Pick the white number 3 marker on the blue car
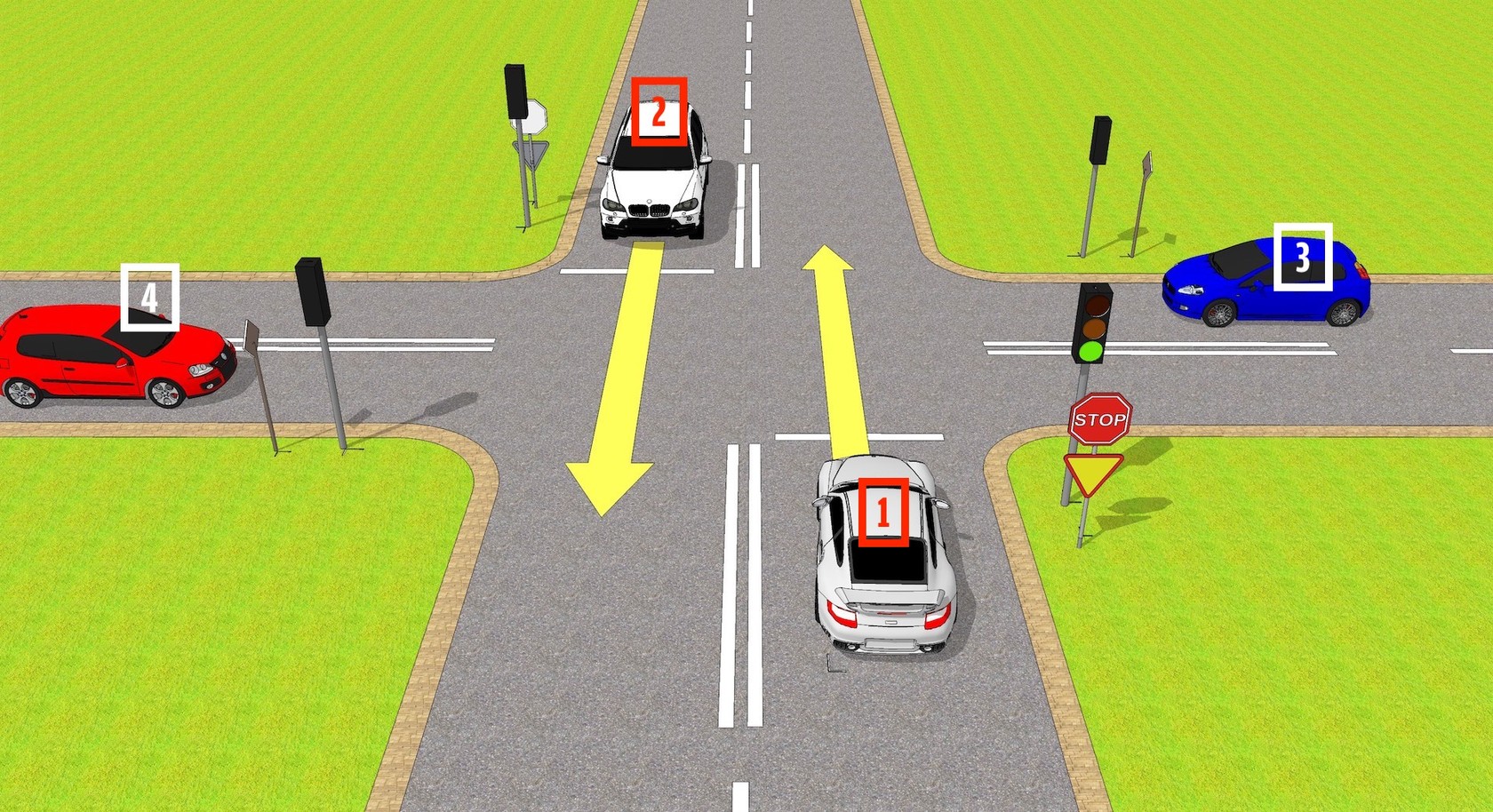The height and width of the screenshot is (812, 1493). tap(1302, 256)
